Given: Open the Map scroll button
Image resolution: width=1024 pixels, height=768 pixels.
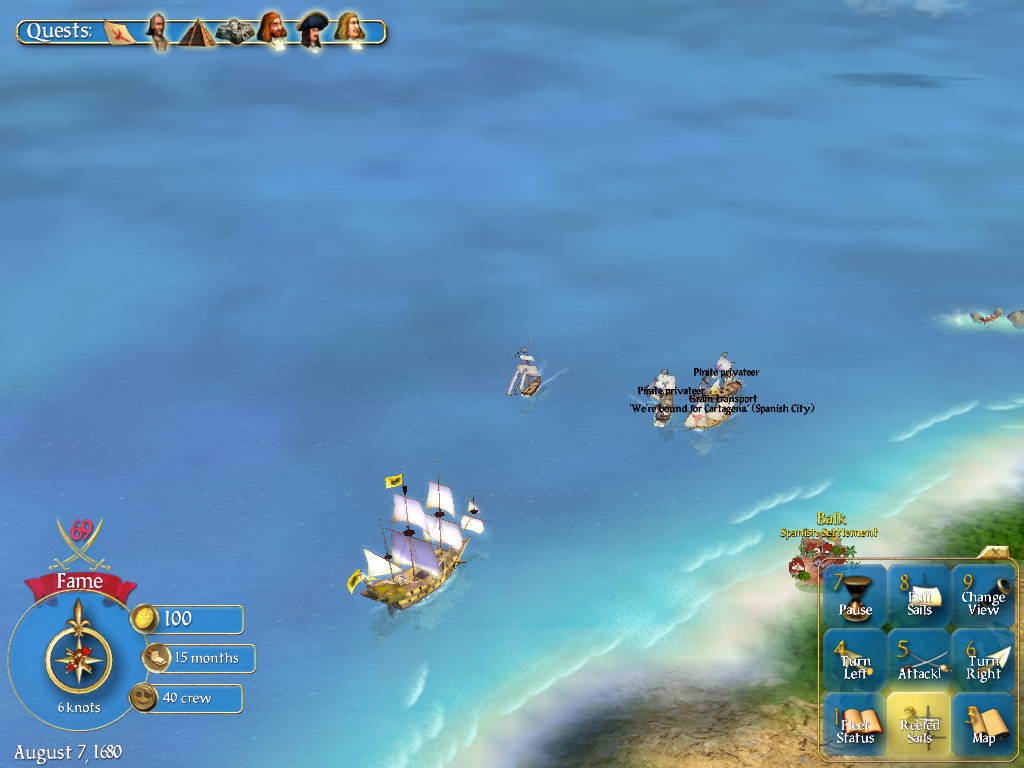Looking at the screenshot, I should point(983,725).
